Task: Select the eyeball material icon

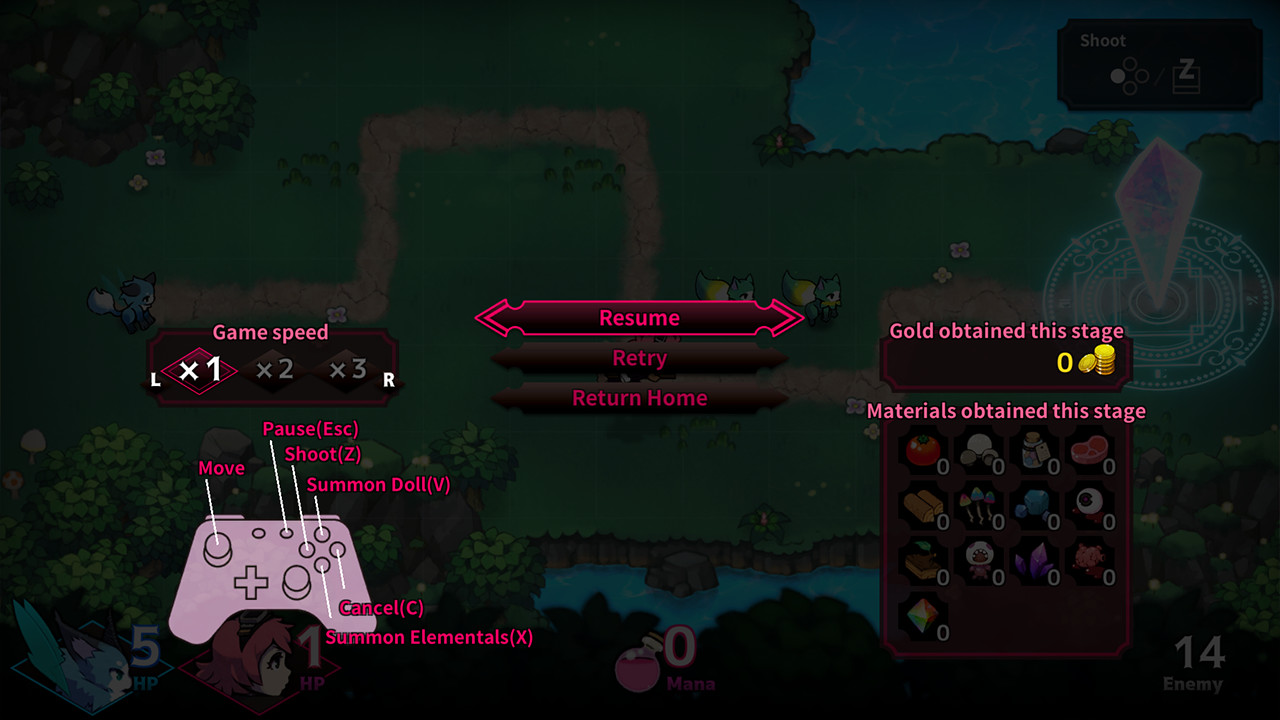Action: pos(1090,505)
